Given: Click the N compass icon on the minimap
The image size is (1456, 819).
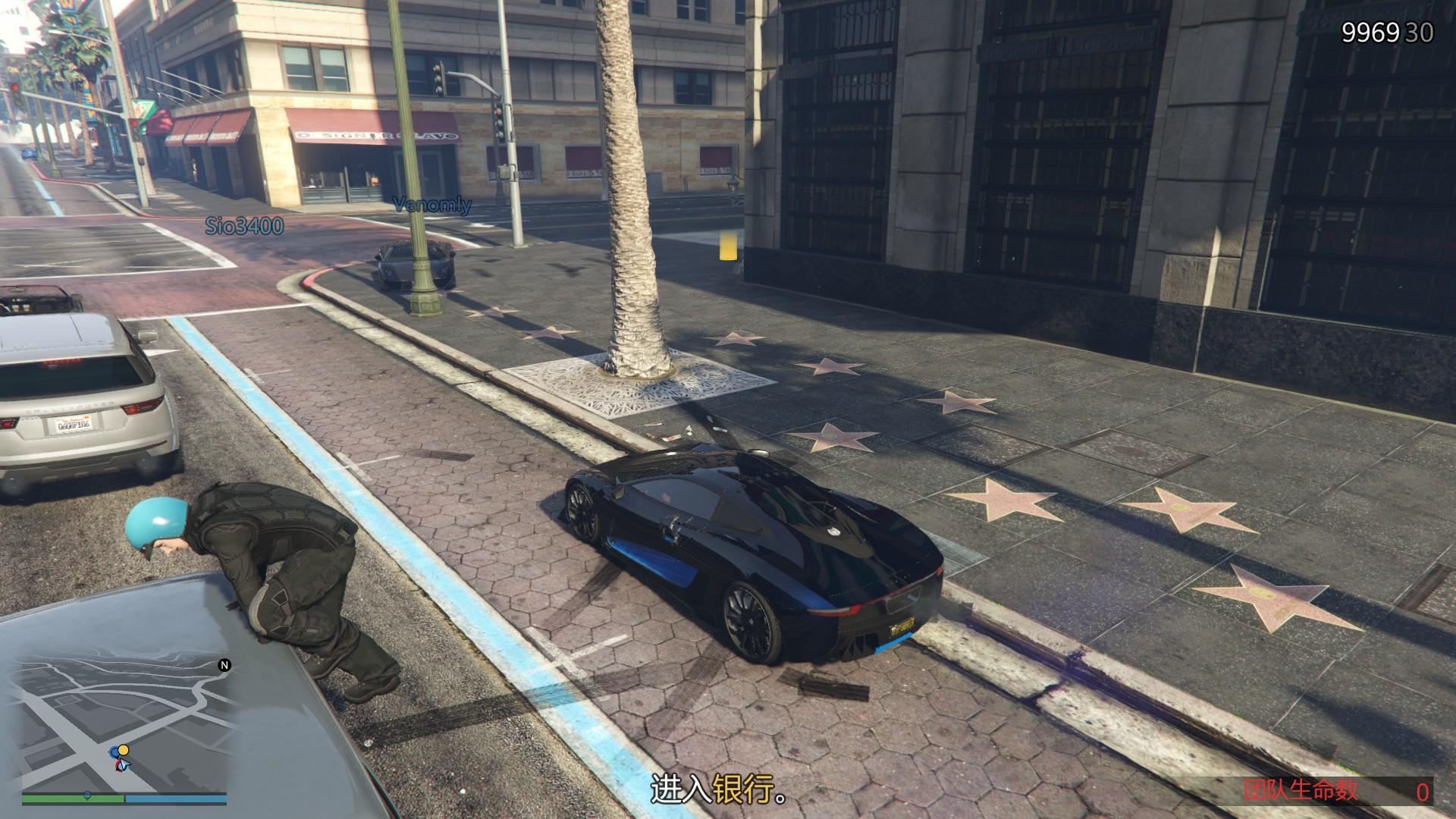Looking at the screenshot, I should [224, 666].
